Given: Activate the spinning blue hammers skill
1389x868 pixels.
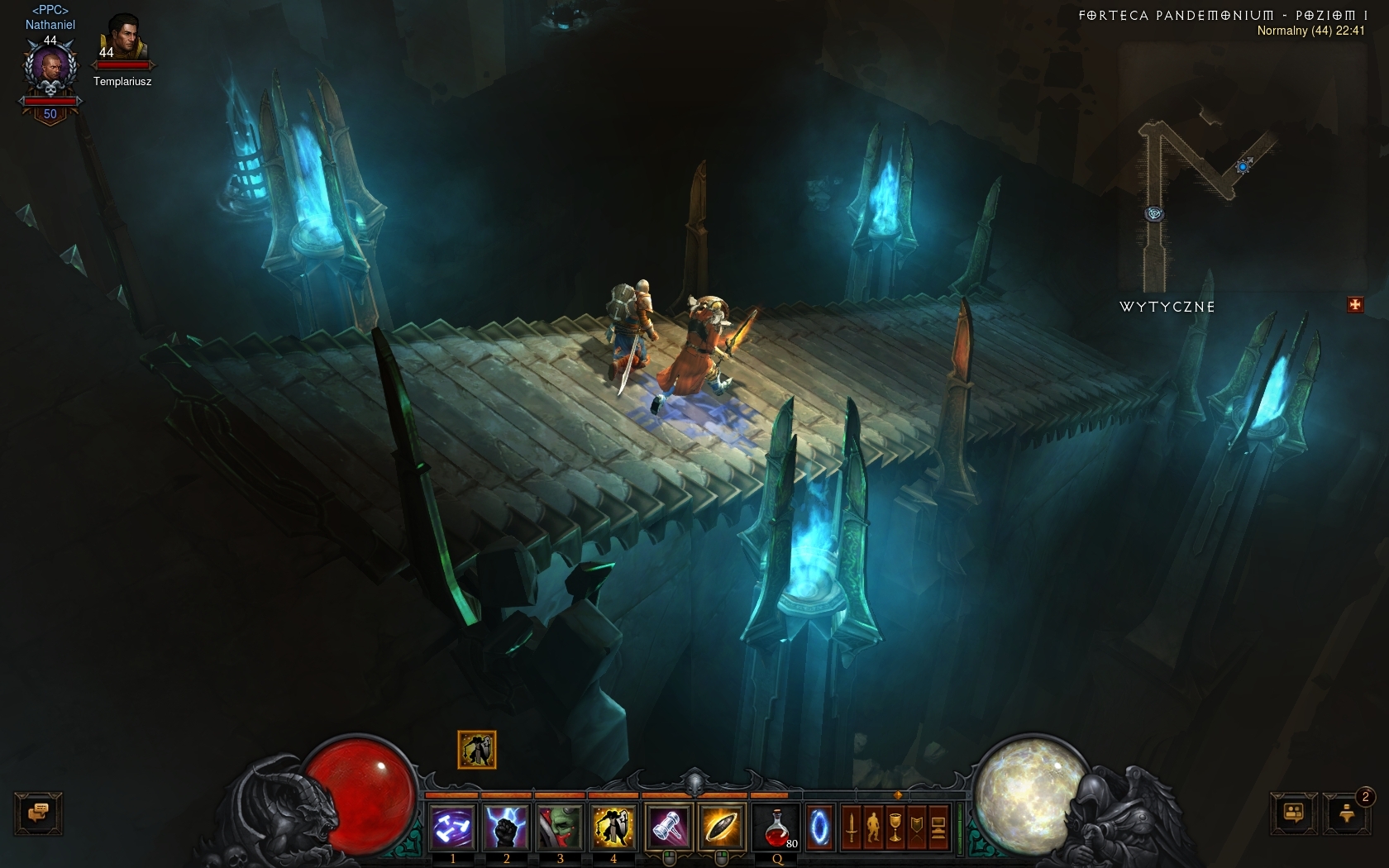Looking at the screenshot, I should click(453, 826).
